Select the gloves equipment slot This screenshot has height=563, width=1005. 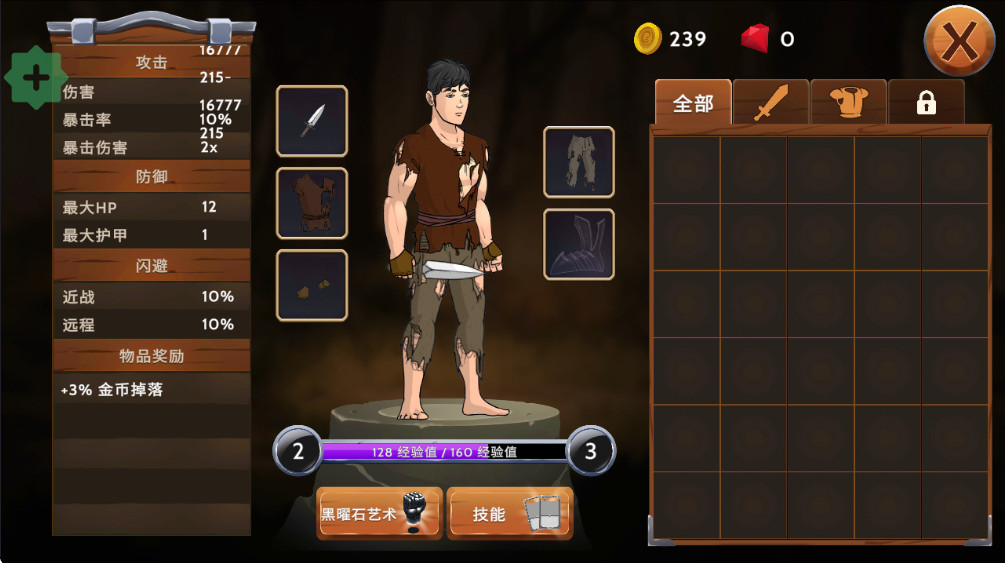point(312,285)
